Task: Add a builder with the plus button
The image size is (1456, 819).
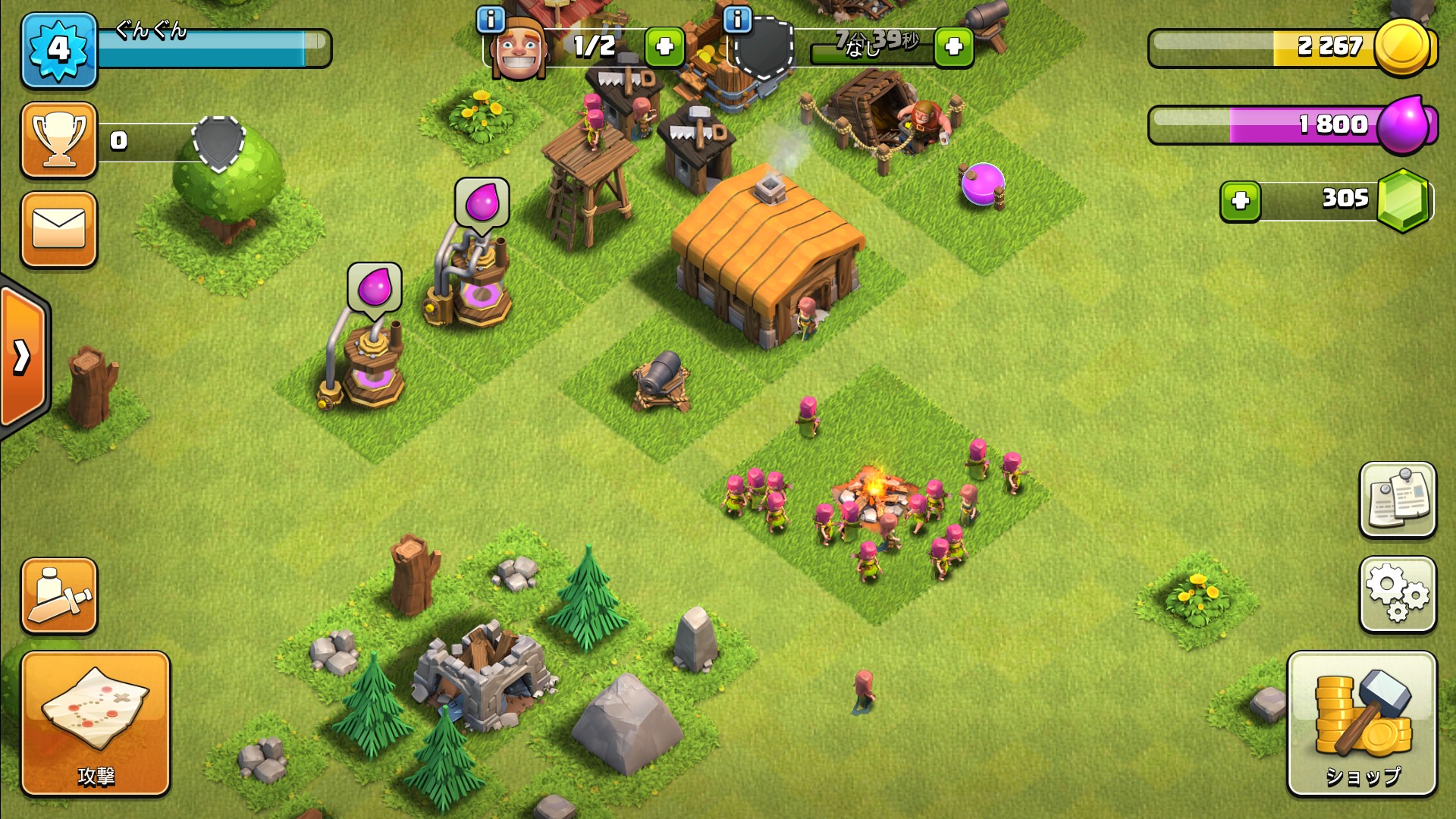Action: (664, 47)
